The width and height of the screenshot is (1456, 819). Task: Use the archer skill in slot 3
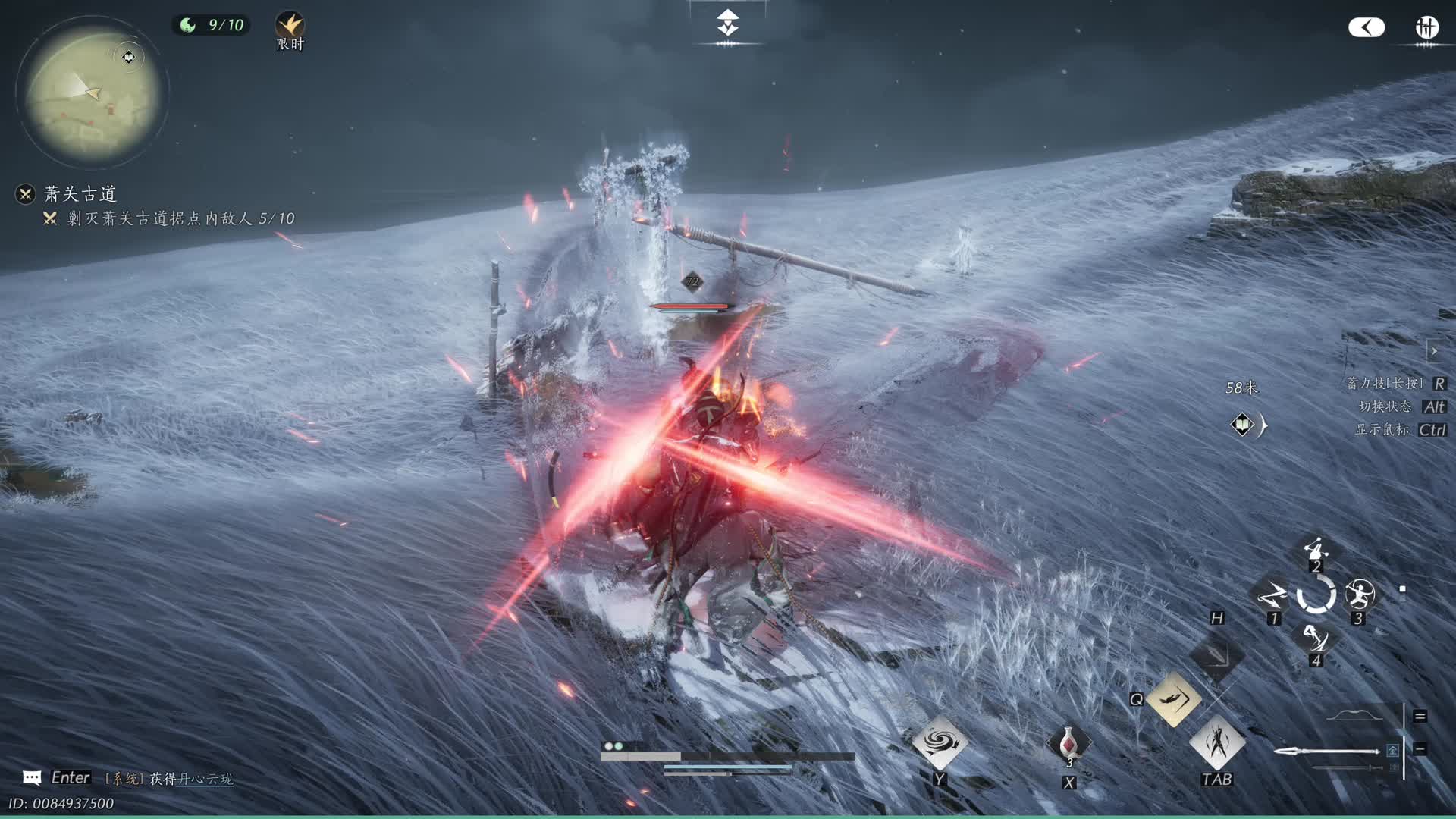[1359, 595]
